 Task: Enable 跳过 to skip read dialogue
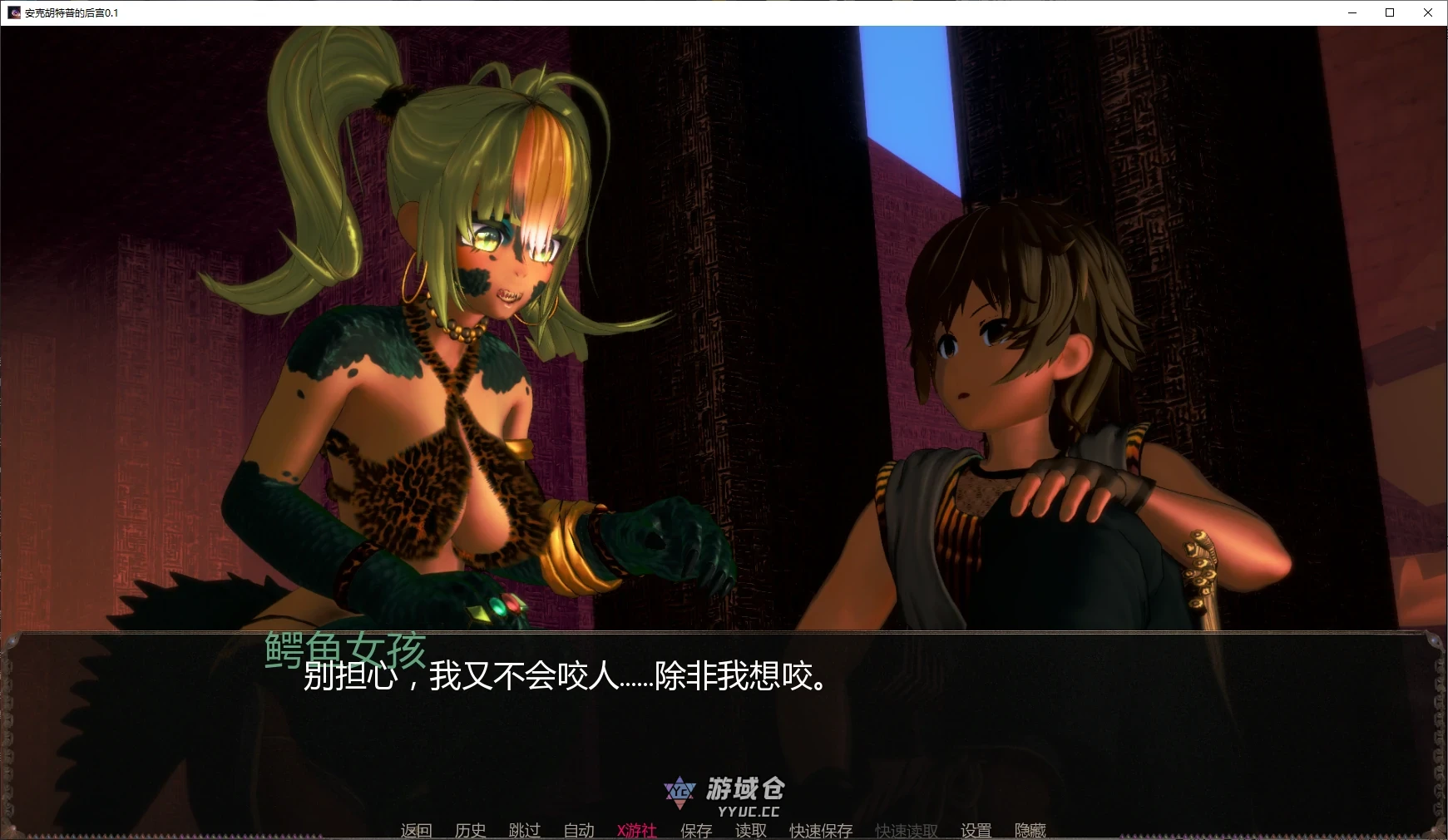(x=523, y=831)
